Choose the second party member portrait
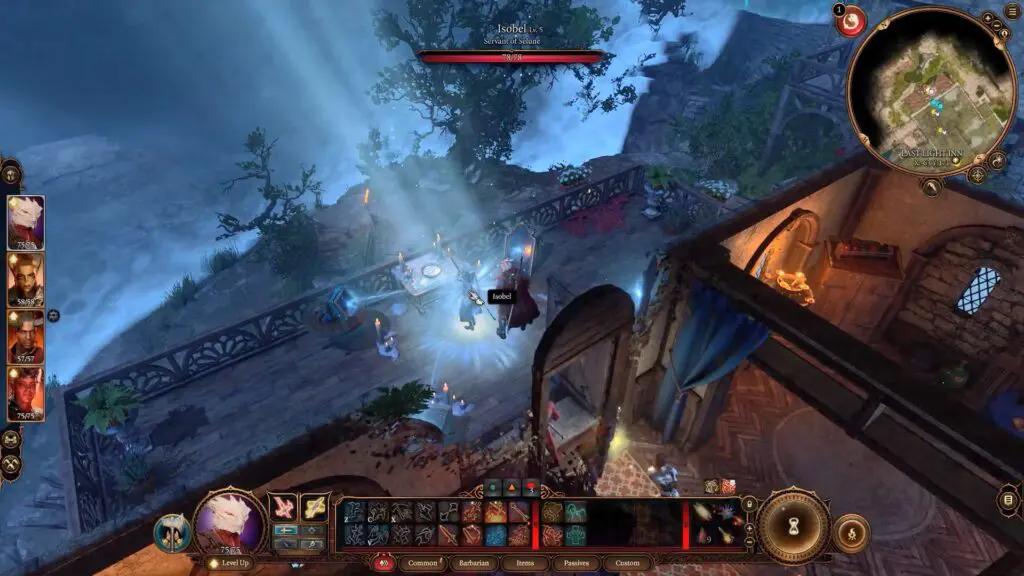The width and height of the screenshot is (1024, 576). click(x=26, y=280)
